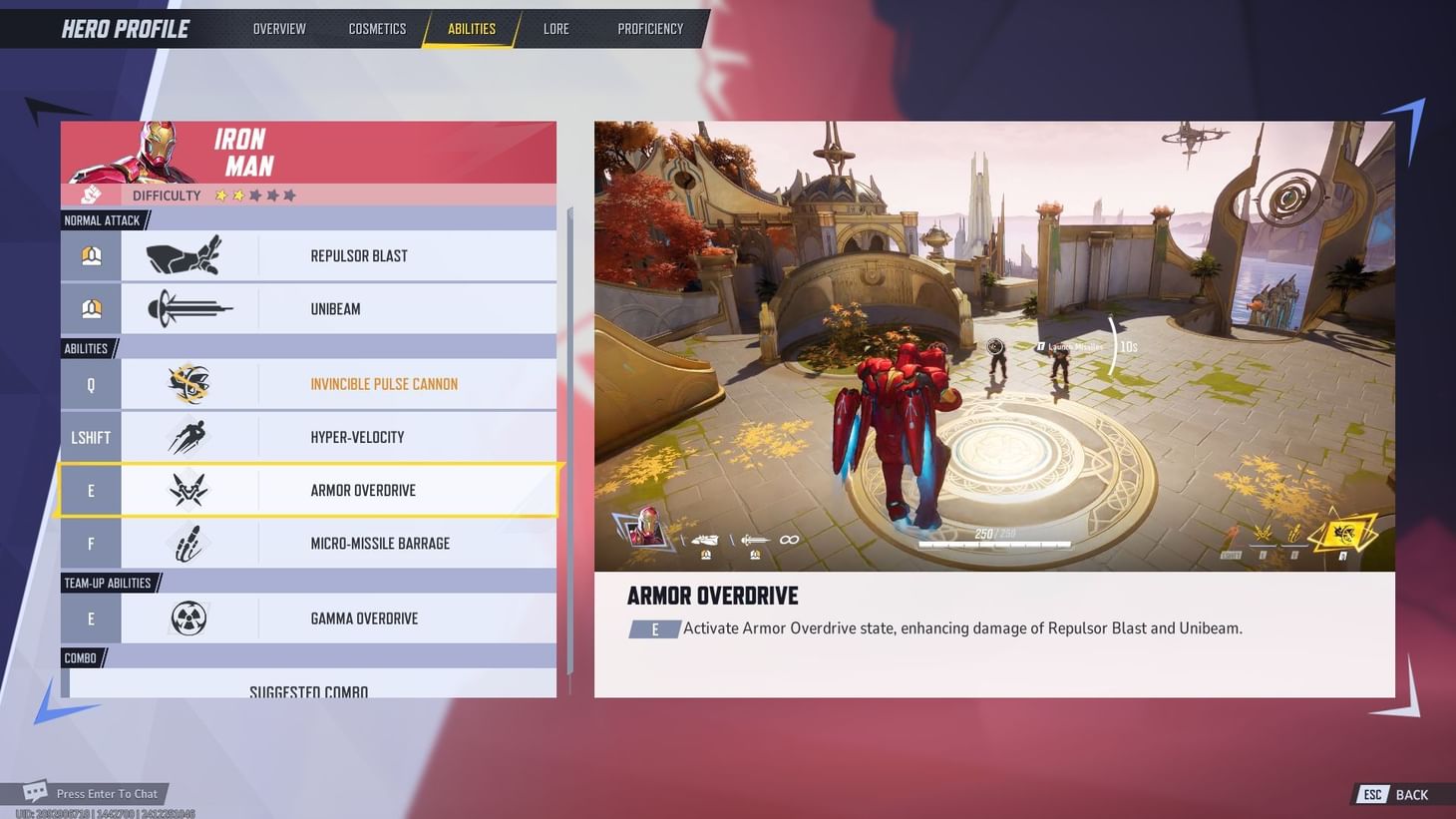Open the Proficiency page

click(x=650, y=29)
